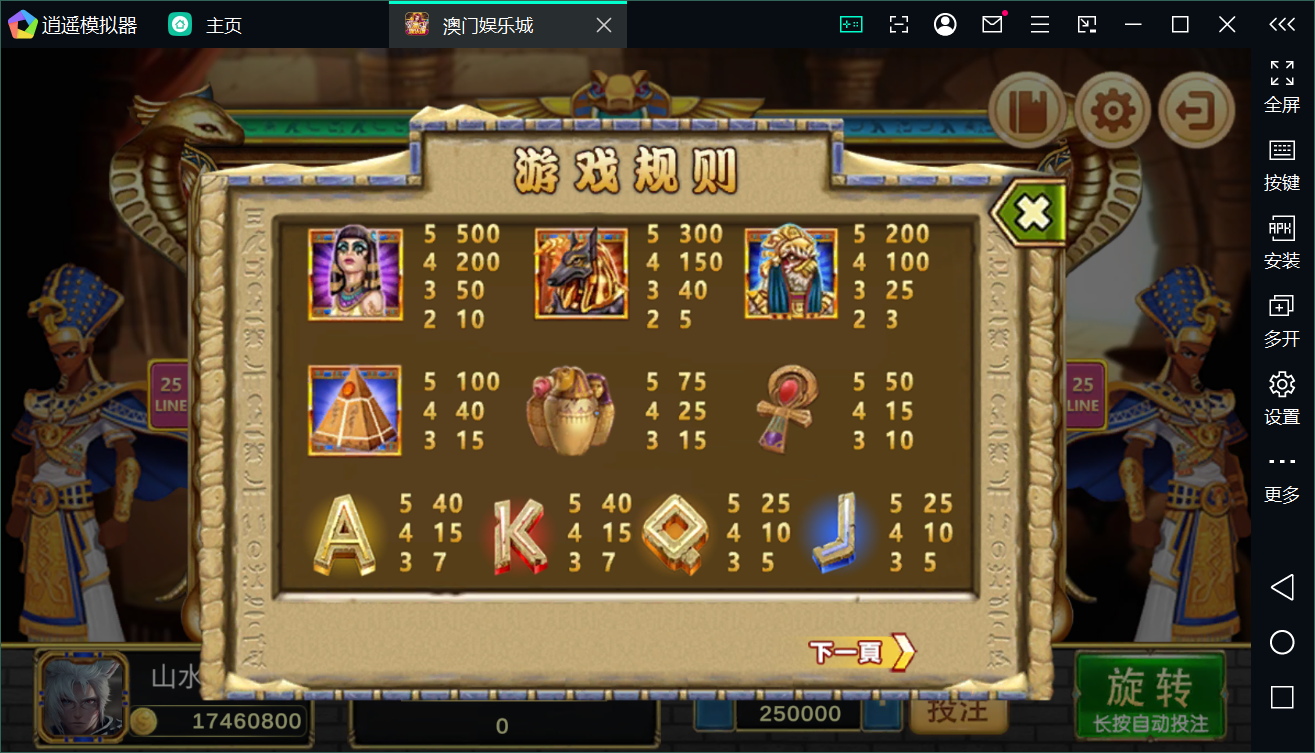The height and width of the screenshot is (753, 1315).
Task: Click the player avatar portrait
Action: 83,697
